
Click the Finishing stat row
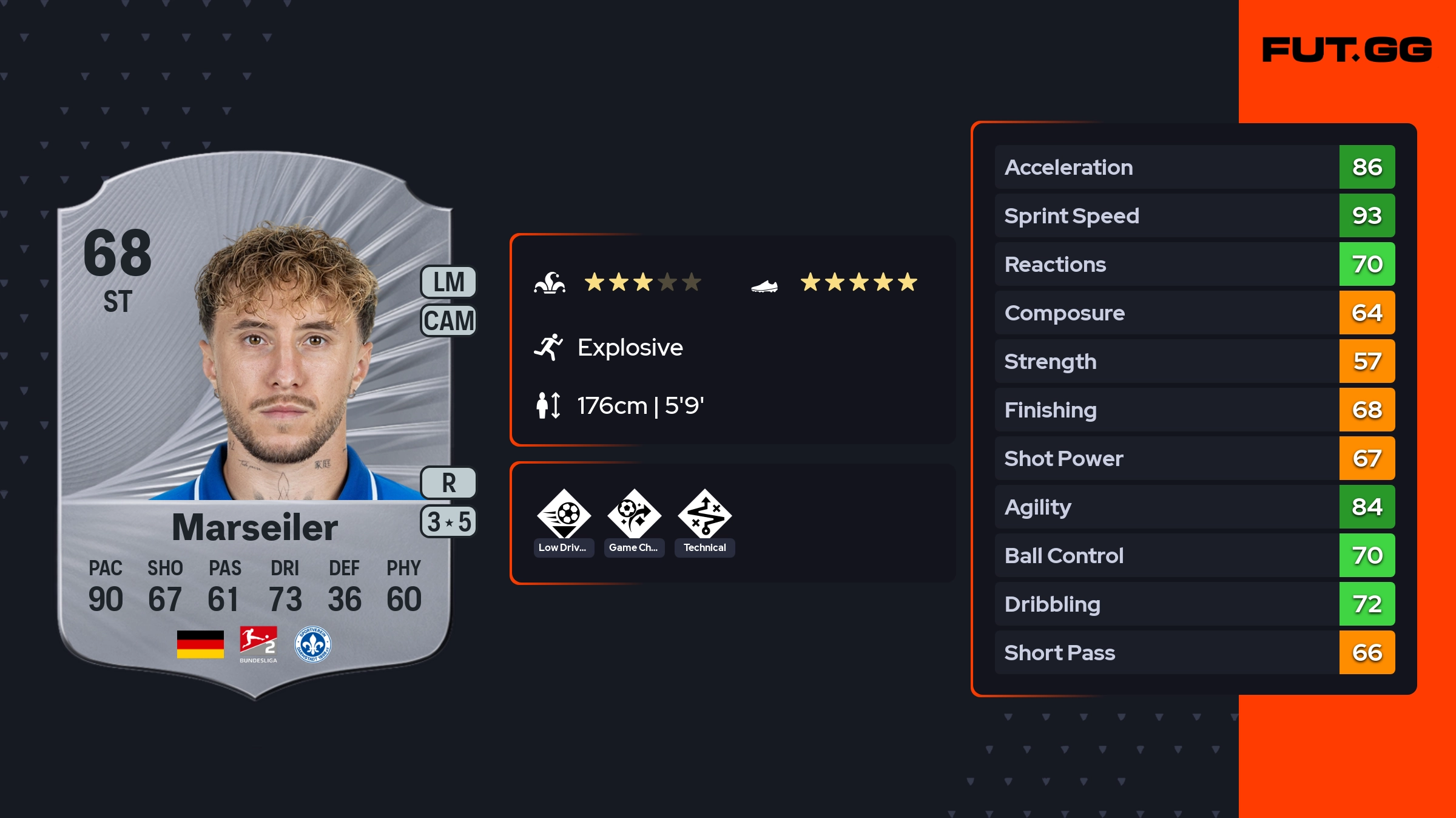tap(1194, 410)
